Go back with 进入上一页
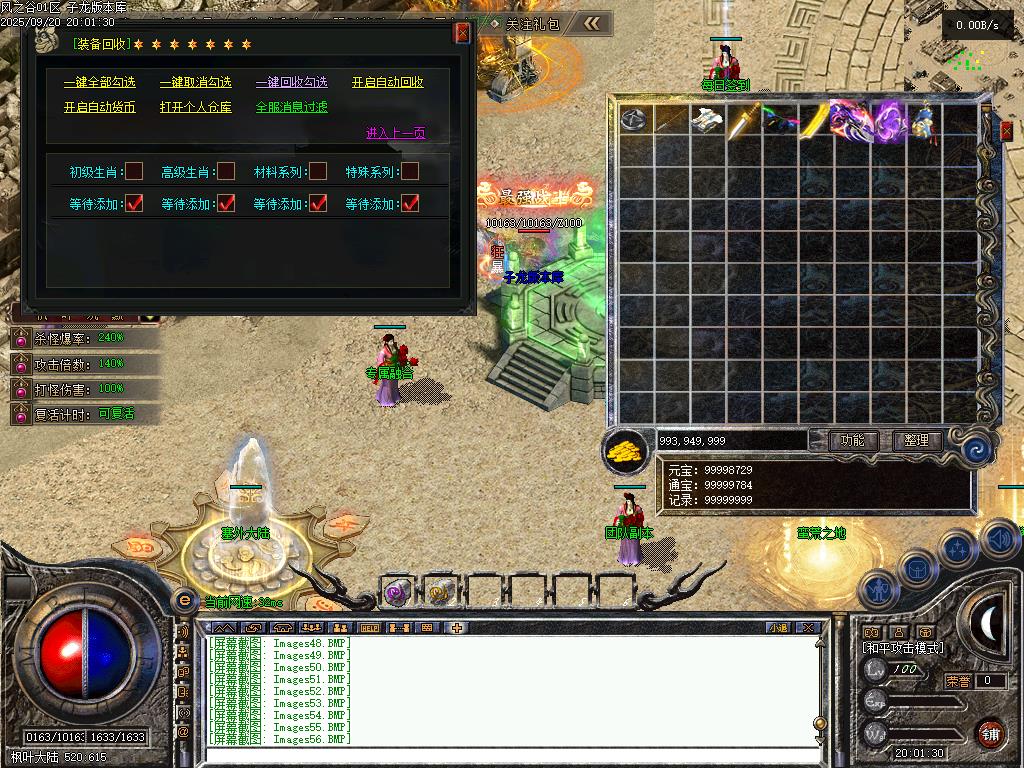This screenshot has height=768, width=1024. click(x=395, y=133)
